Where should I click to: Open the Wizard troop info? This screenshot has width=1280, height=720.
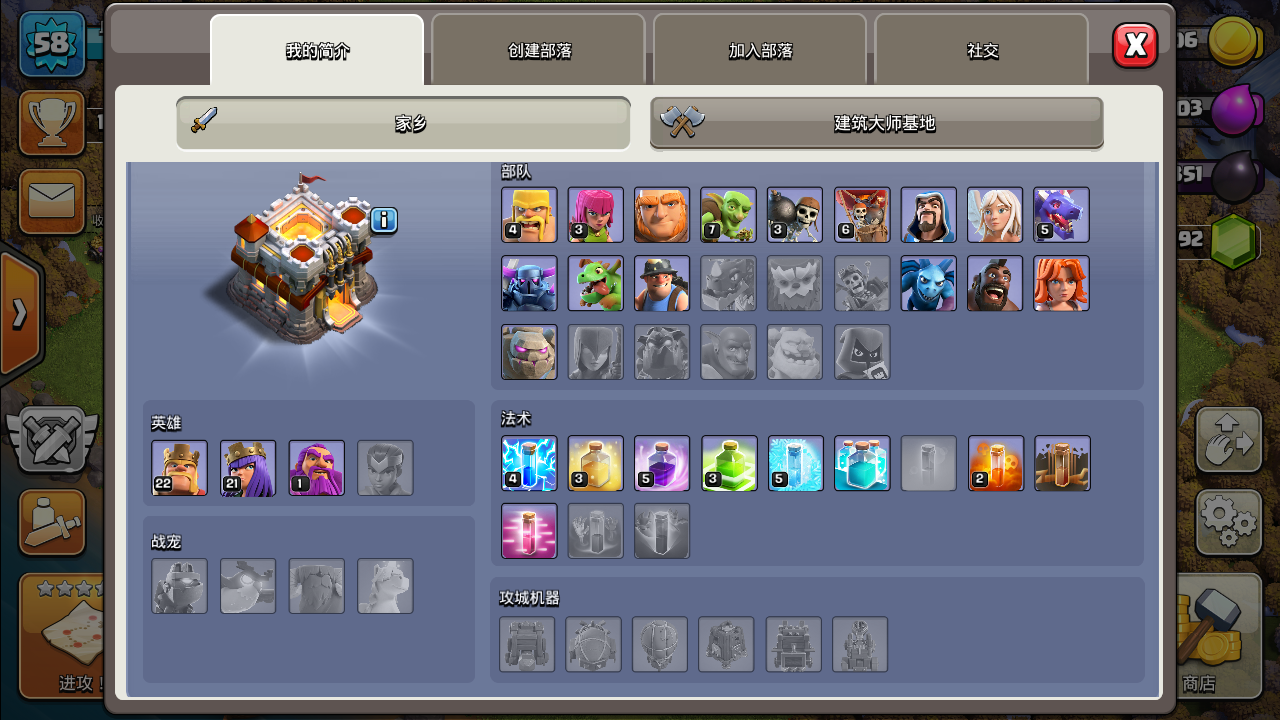coord(929,214)
